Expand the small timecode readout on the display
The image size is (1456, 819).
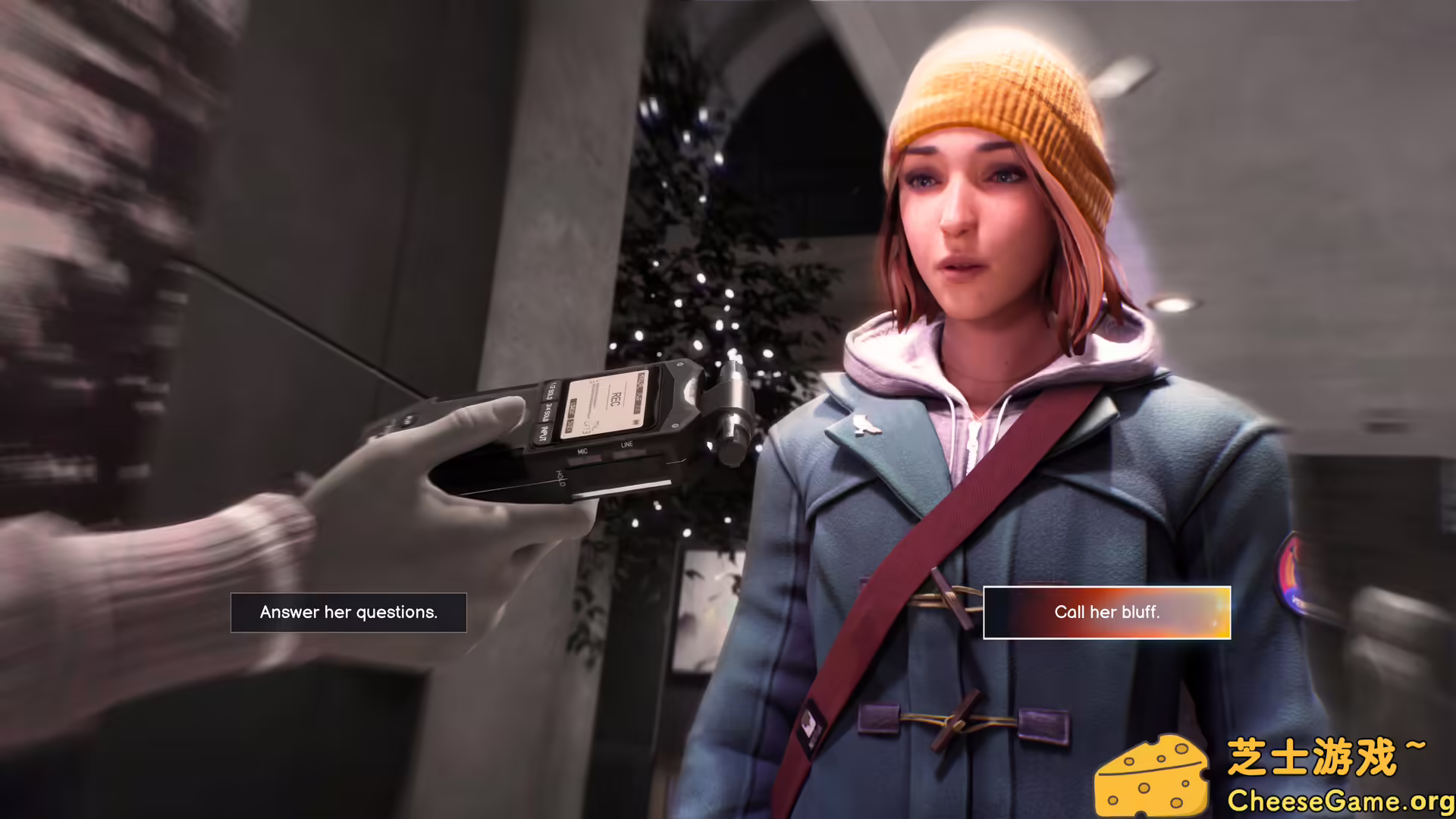(588, 427)
